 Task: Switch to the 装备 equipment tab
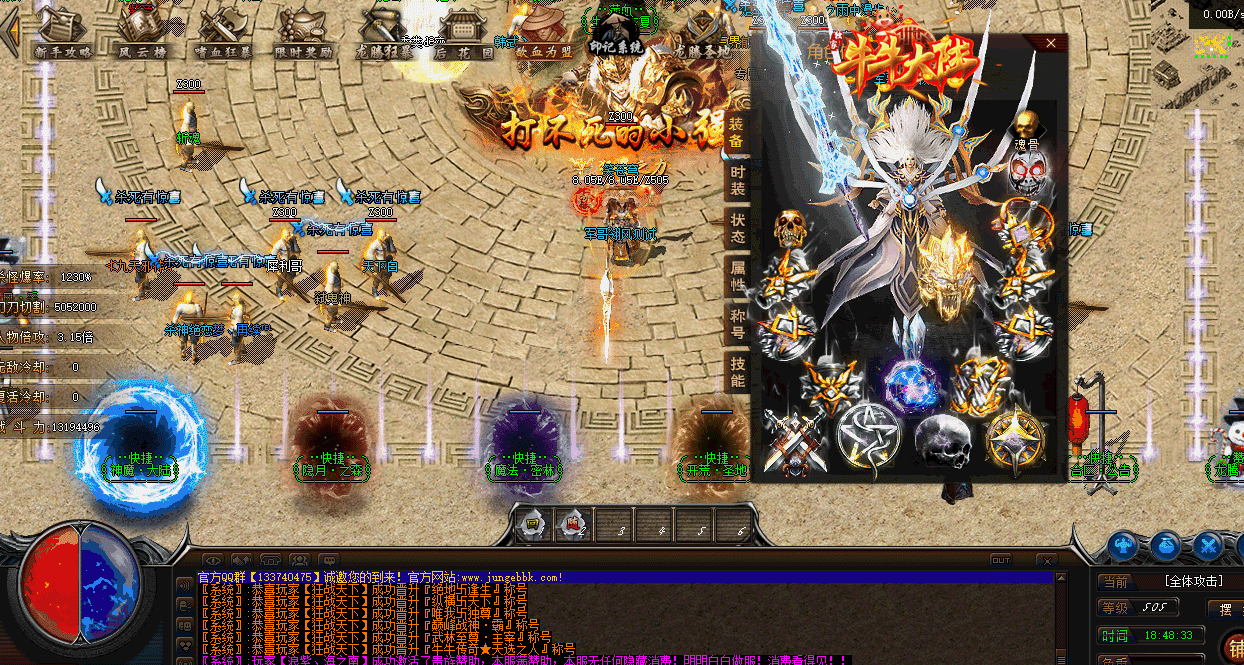737,132
